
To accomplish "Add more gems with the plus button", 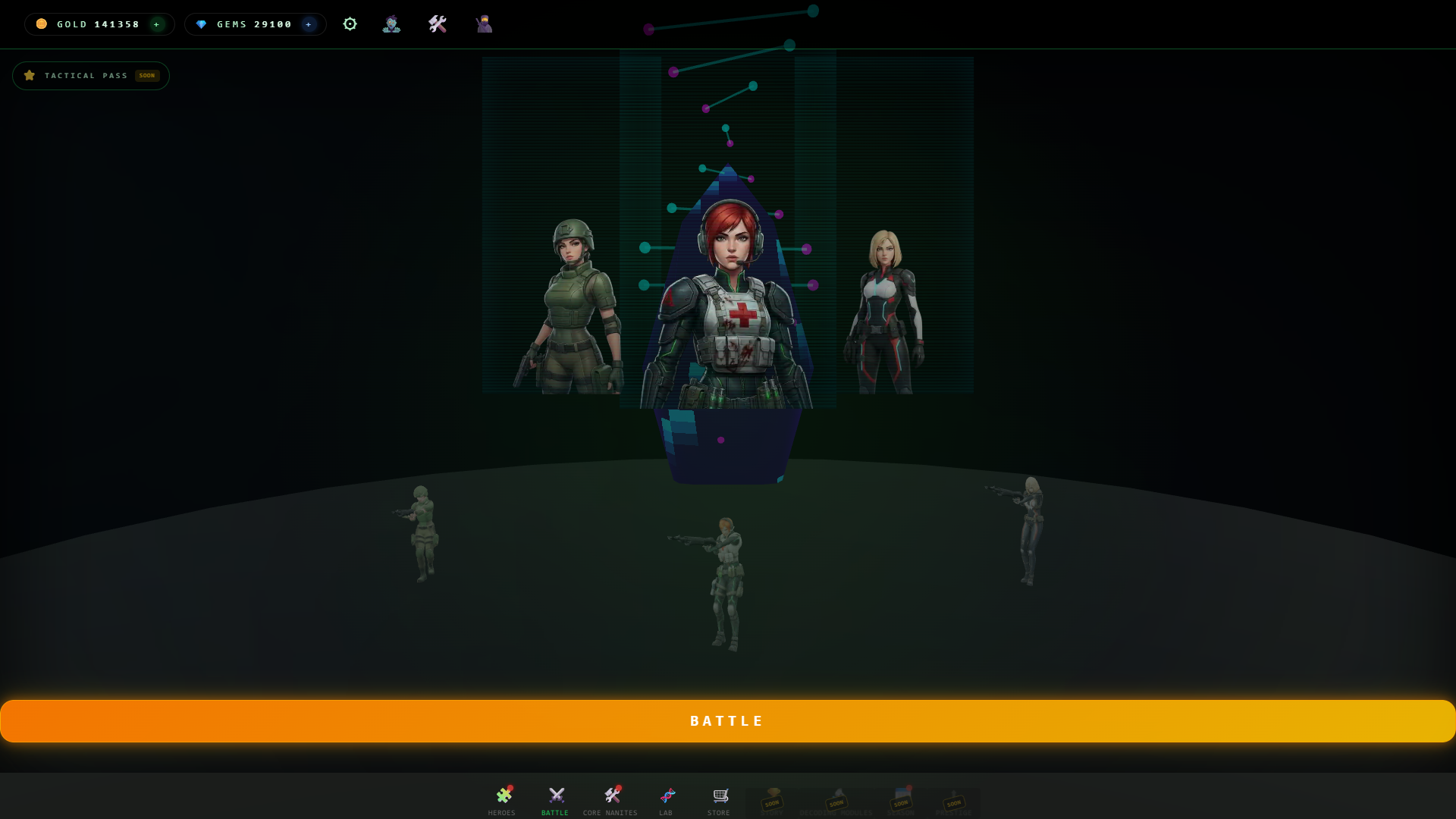I will (x=309, y=24).
